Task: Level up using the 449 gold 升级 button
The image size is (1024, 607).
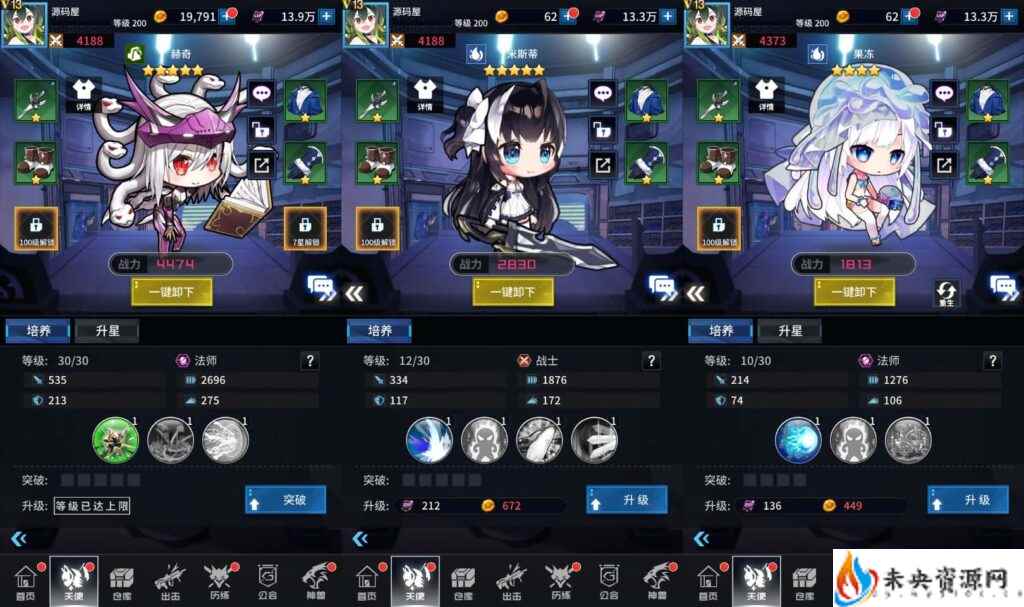Action: coord(967,499)
